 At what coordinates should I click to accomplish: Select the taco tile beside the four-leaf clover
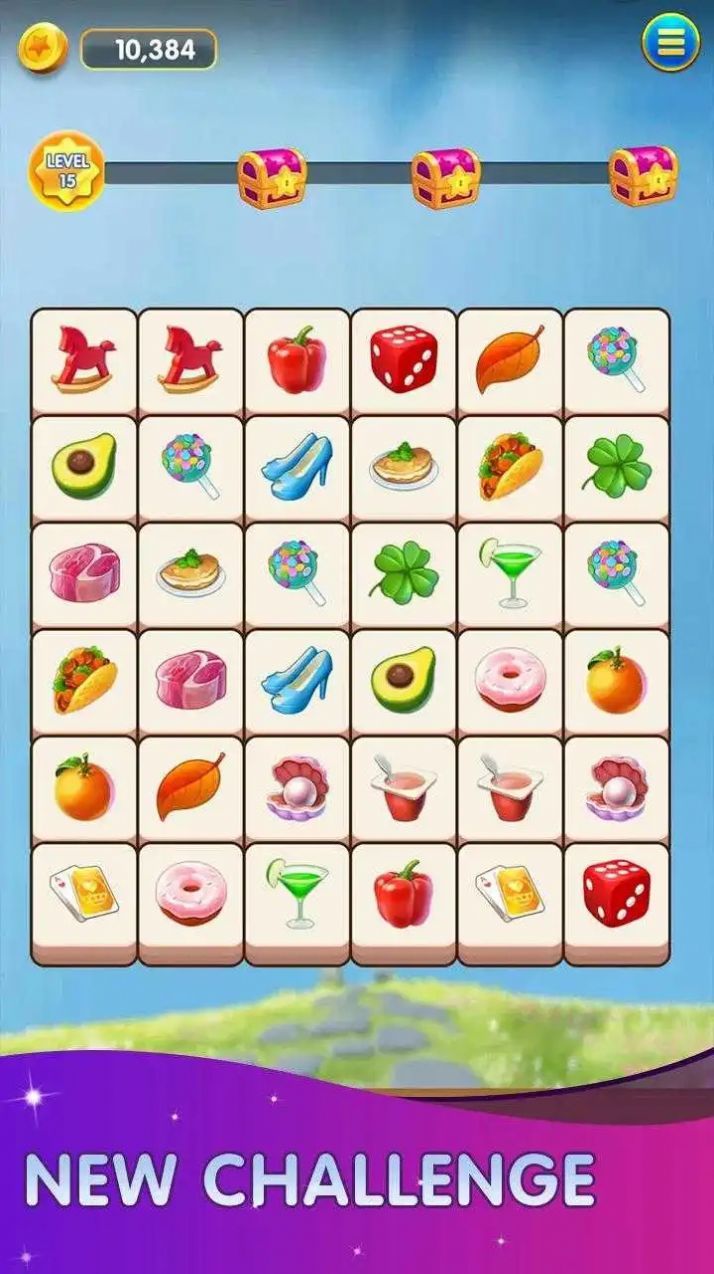[x=510, y=466]
